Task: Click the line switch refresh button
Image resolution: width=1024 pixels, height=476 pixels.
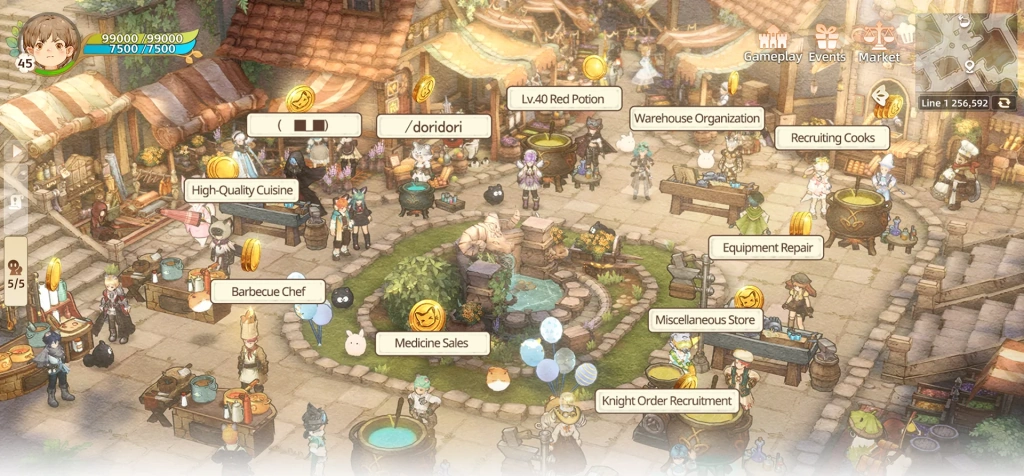Action: tap(1004, 102)
